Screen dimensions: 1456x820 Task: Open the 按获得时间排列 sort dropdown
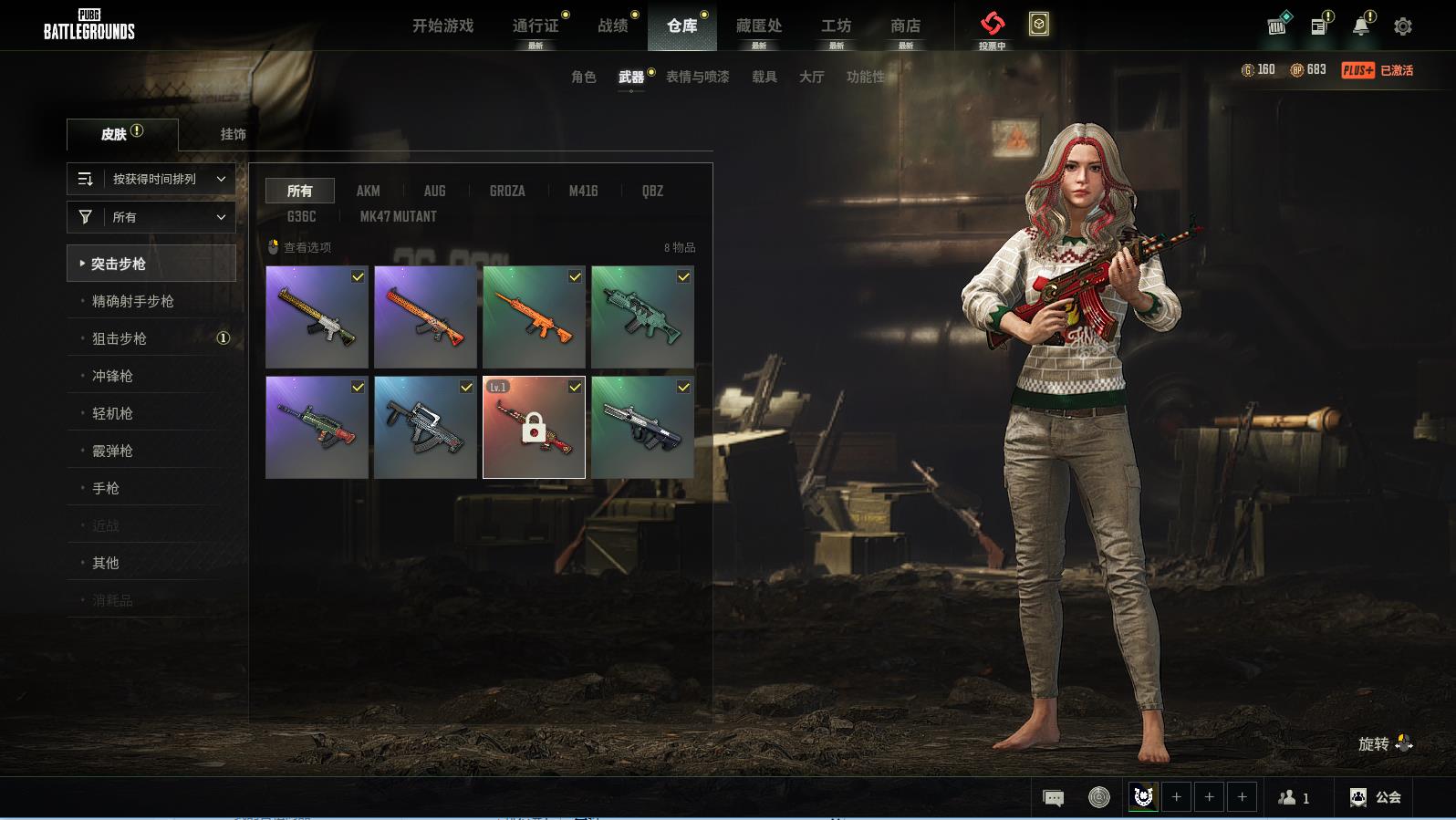point(151,179)
